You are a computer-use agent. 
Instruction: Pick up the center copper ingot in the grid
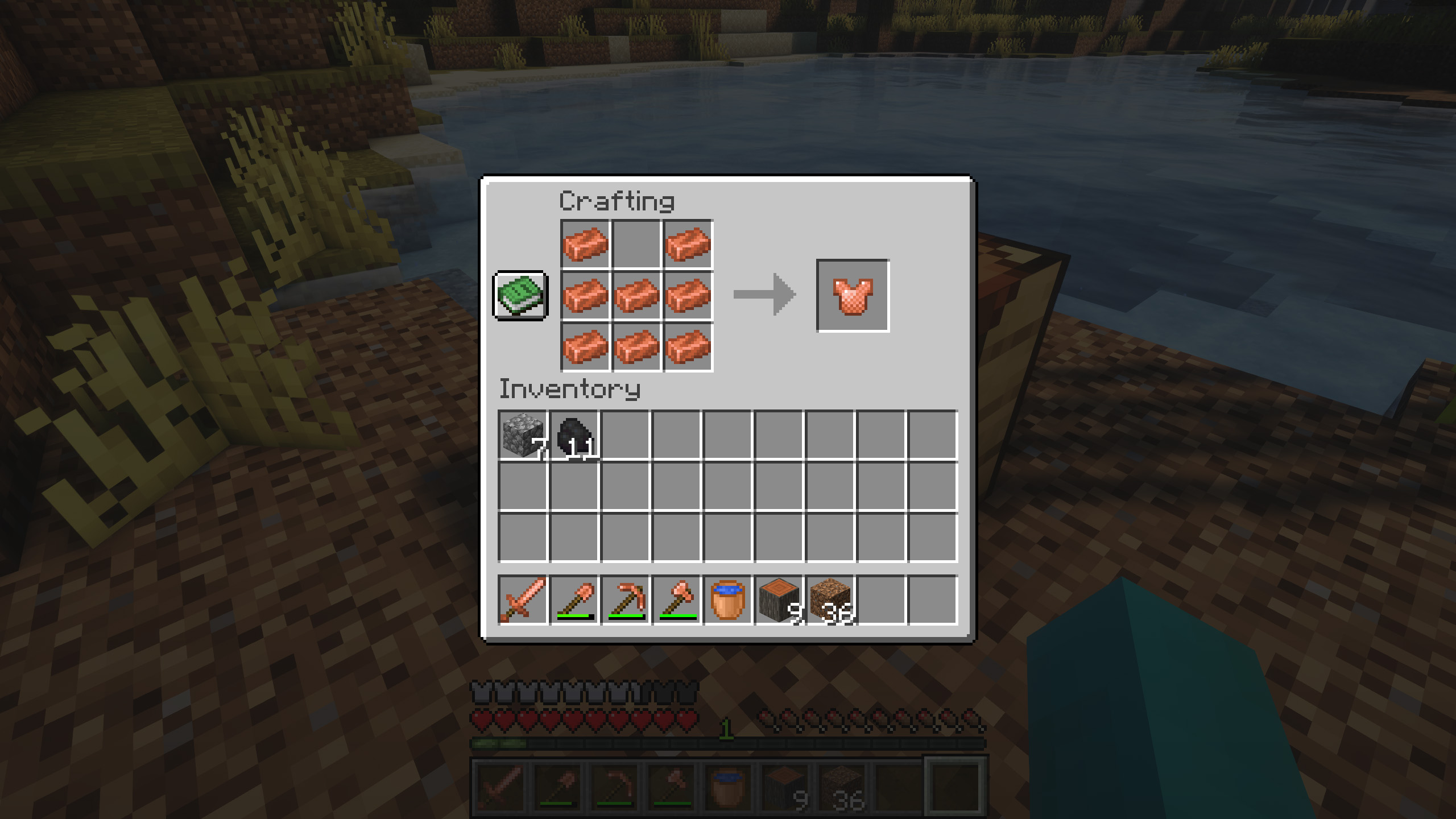(x=636, y=295)
